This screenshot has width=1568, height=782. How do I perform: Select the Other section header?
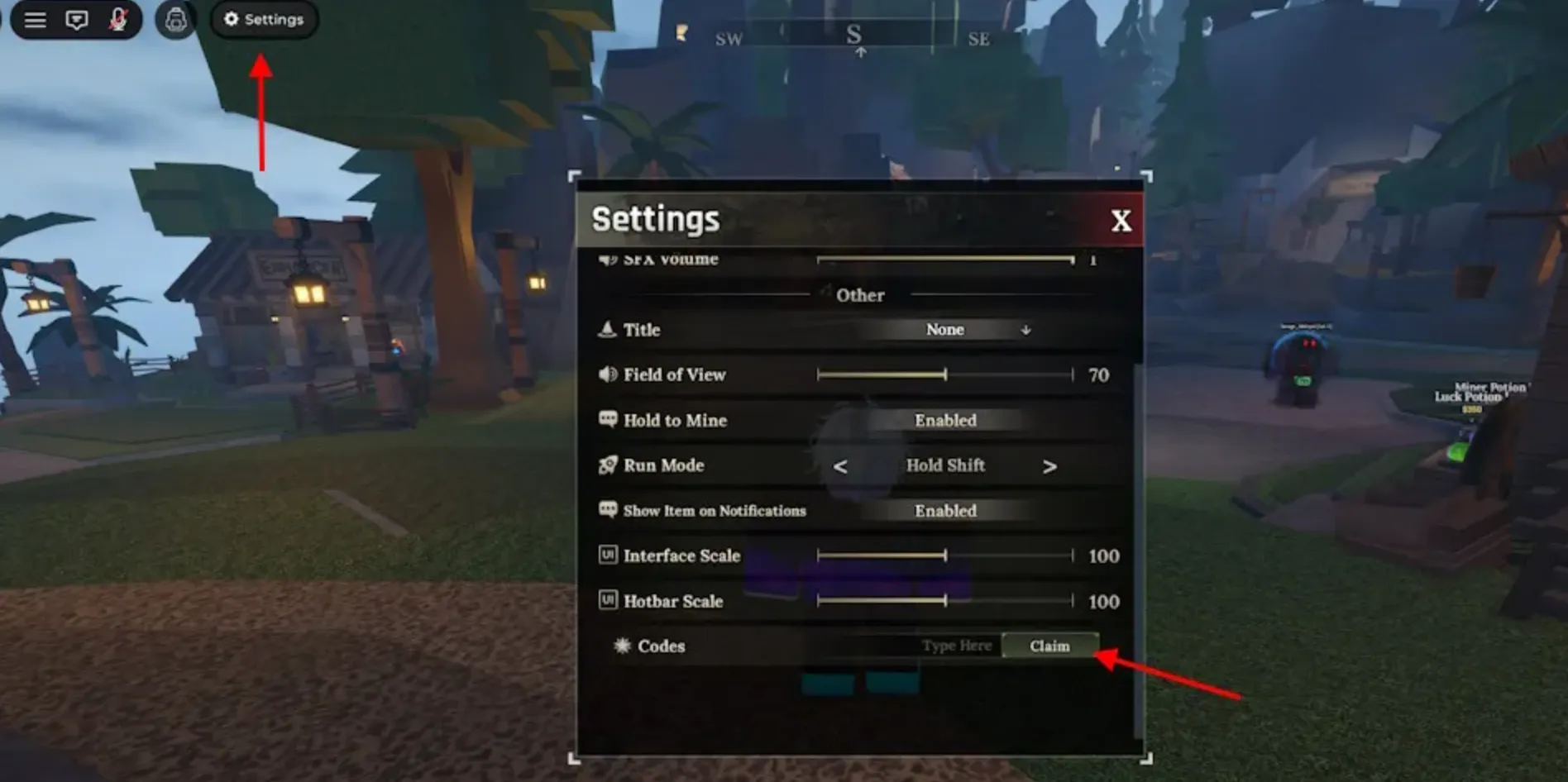(x=859, y=295)
